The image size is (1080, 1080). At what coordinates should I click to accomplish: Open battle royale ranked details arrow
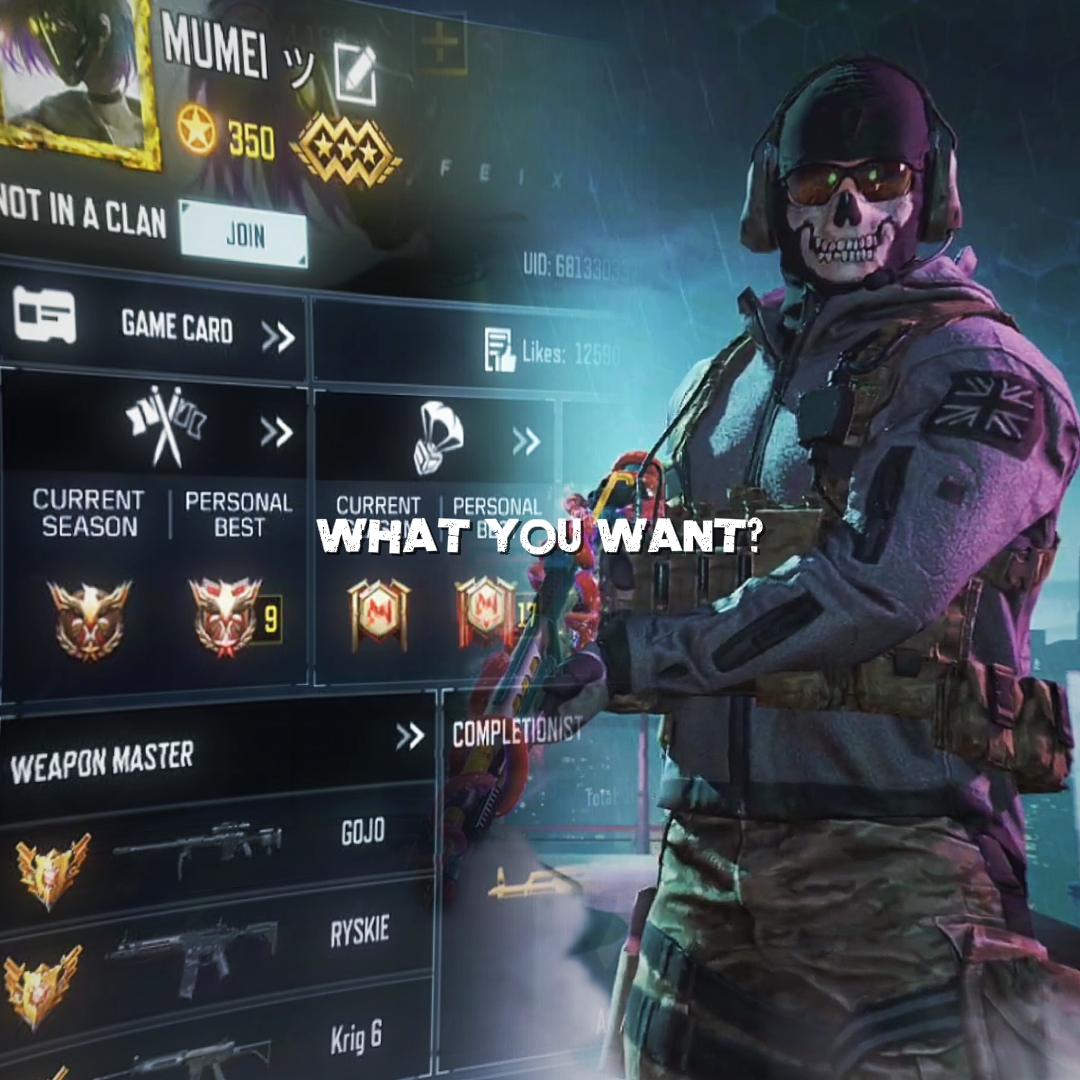point(526,440)
